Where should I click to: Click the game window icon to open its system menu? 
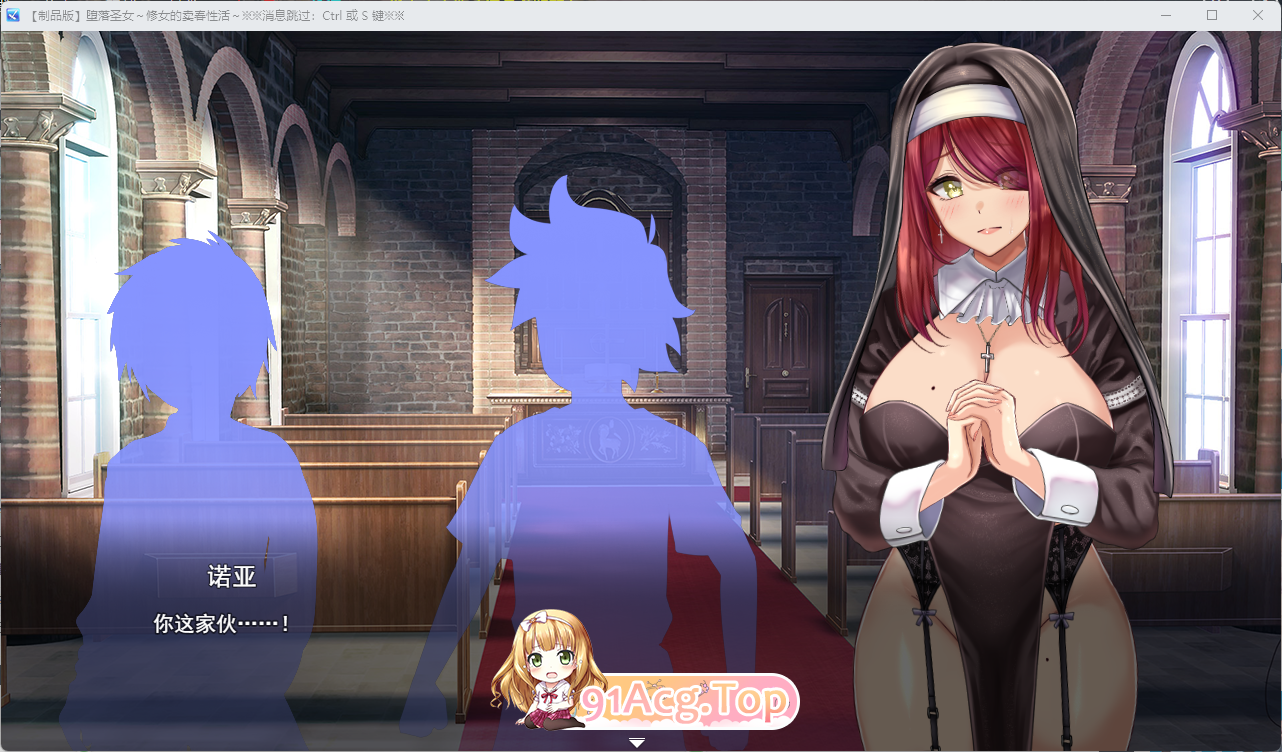14,15
